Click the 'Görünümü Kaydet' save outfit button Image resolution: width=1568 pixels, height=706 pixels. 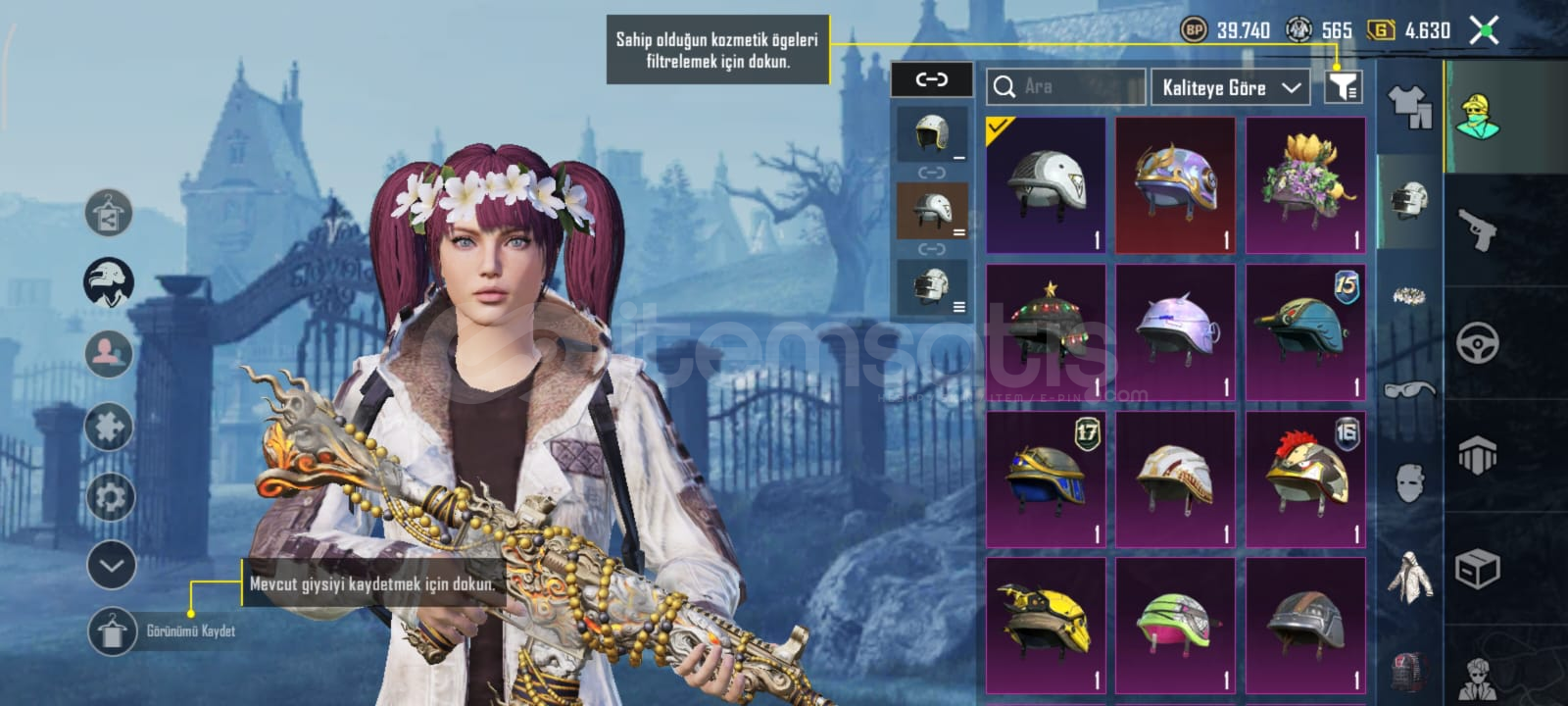[x=113, y=631]
